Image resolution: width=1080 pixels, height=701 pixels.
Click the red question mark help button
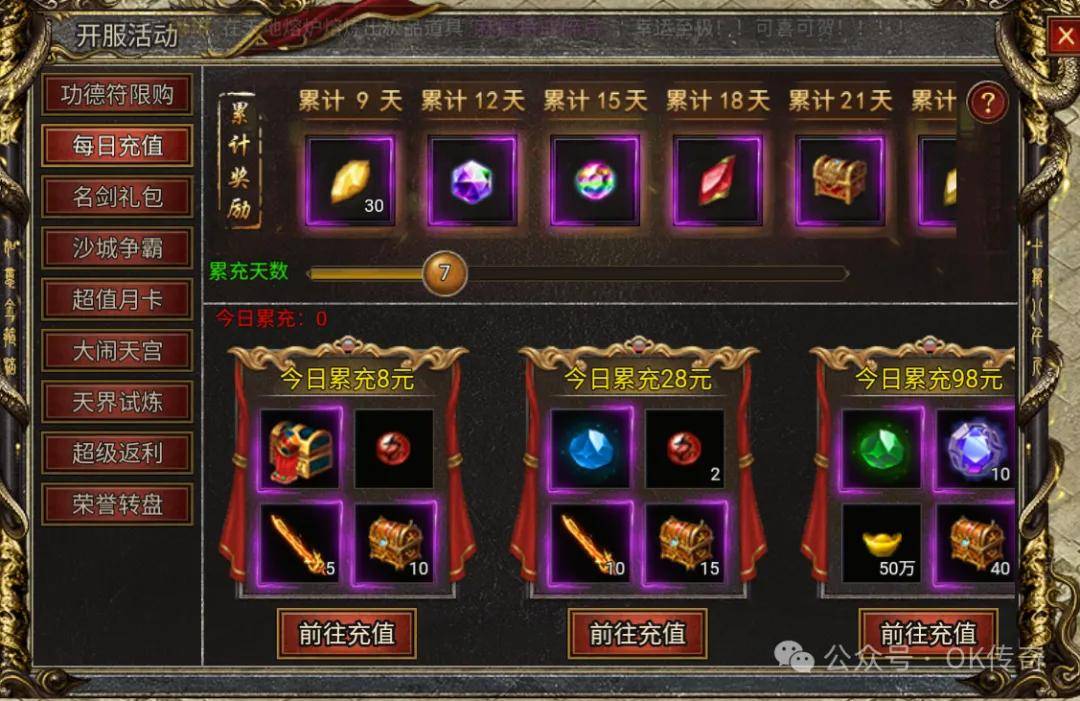[988, 102]
